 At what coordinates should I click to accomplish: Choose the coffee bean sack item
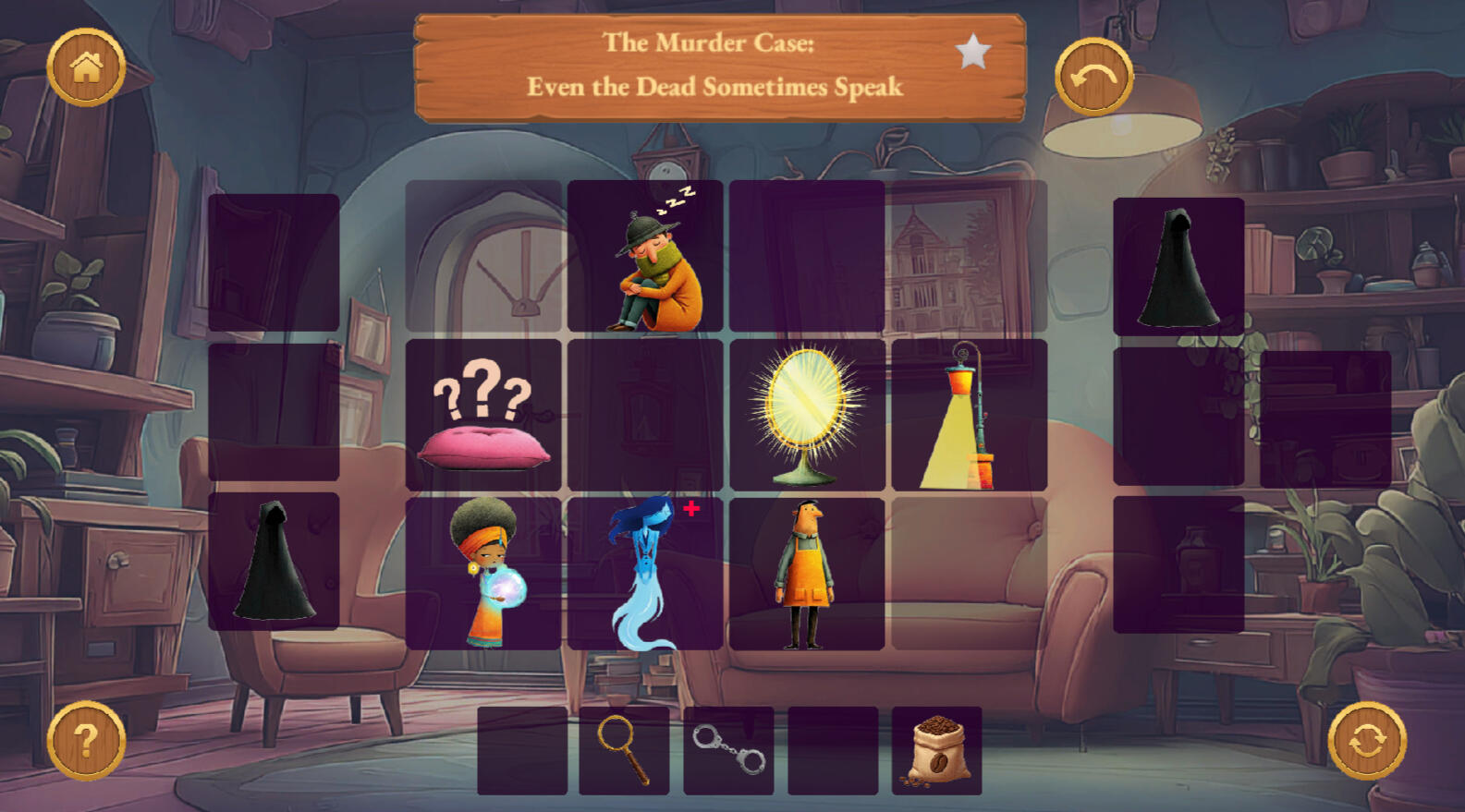(936, 750)
